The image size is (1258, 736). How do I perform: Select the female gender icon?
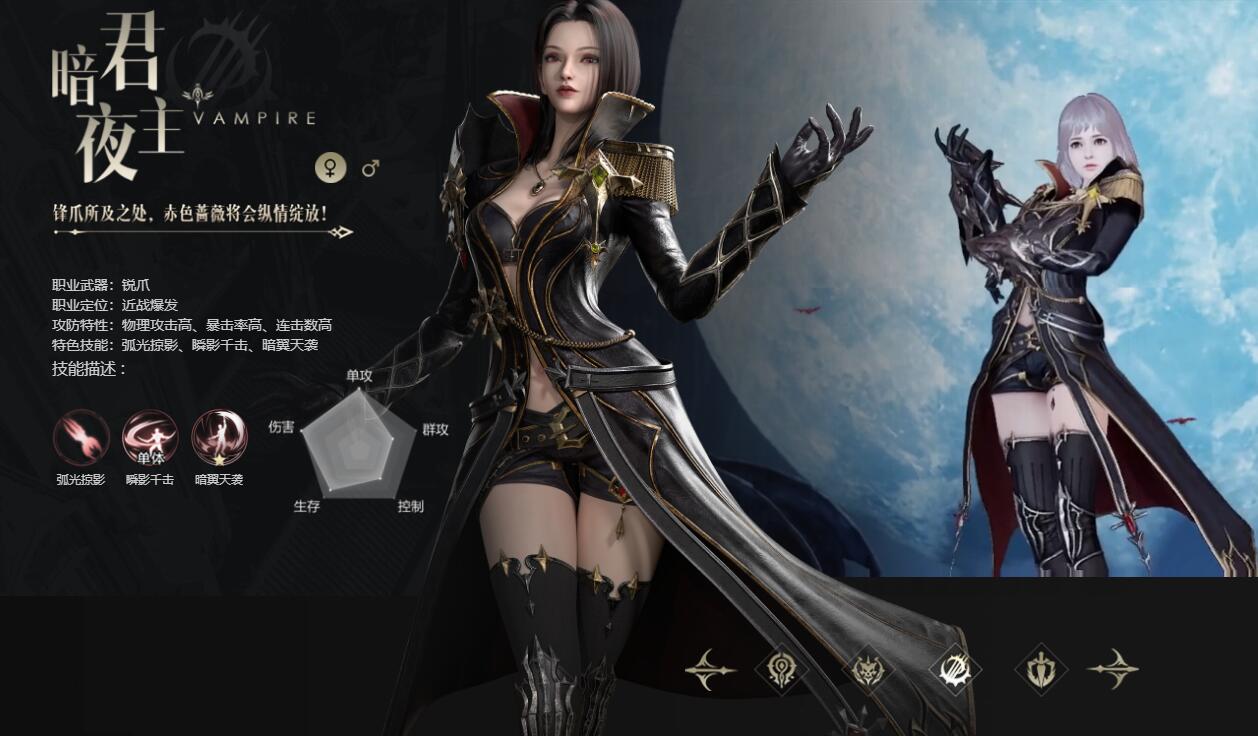click(x=331, y=168)
